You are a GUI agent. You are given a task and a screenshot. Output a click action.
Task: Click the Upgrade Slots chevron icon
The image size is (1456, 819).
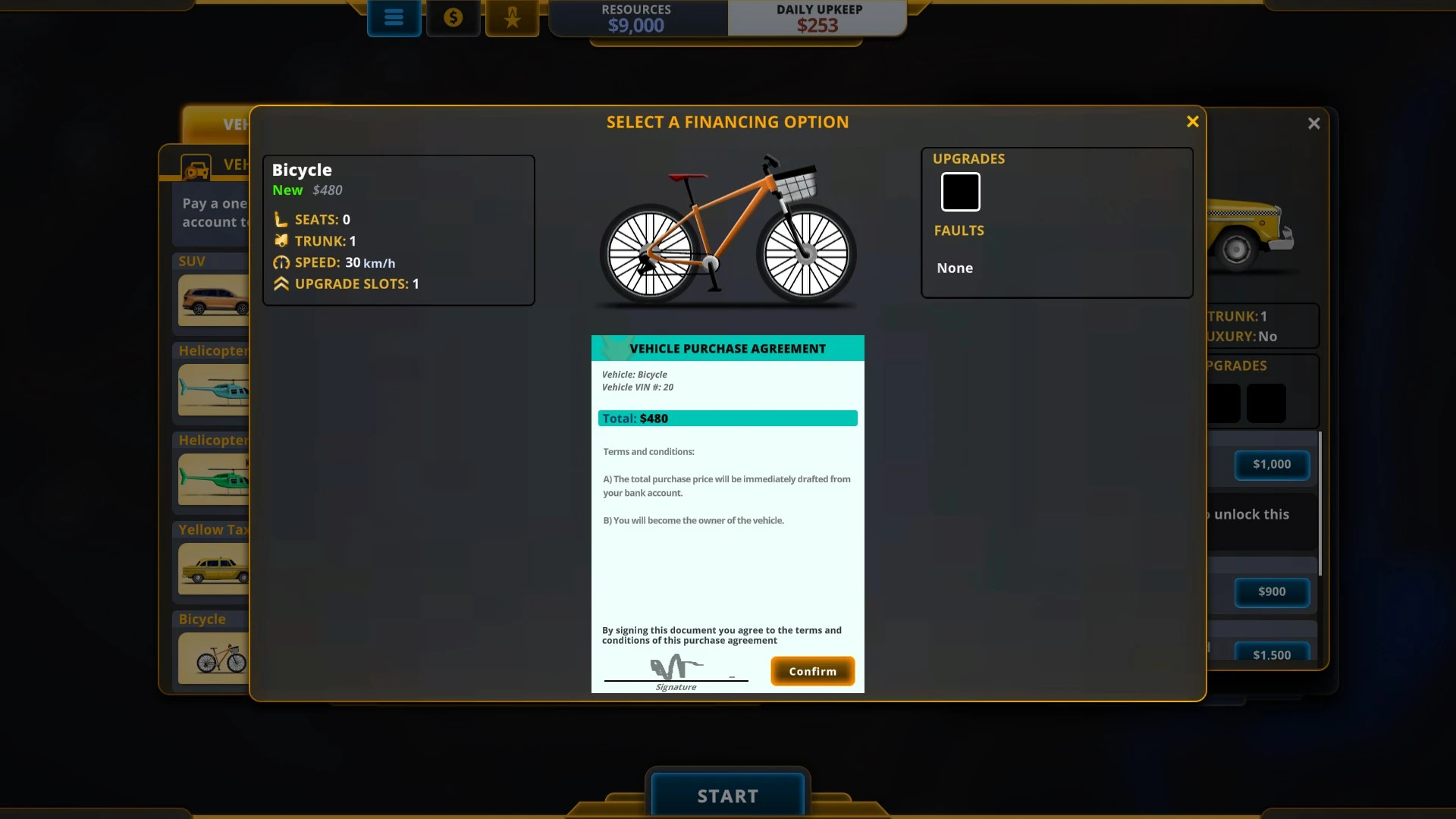point(281,284)
